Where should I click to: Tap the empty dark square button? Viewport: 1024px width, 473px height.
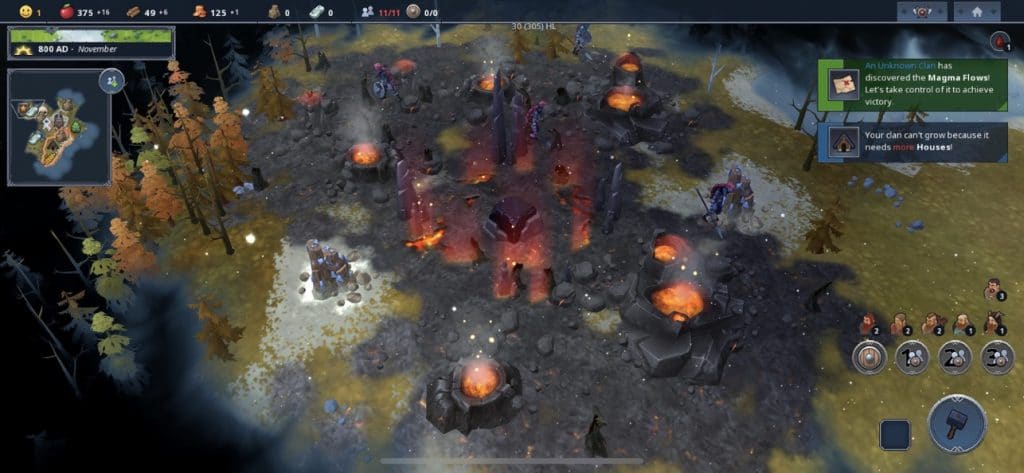click(x=895, y=434)
